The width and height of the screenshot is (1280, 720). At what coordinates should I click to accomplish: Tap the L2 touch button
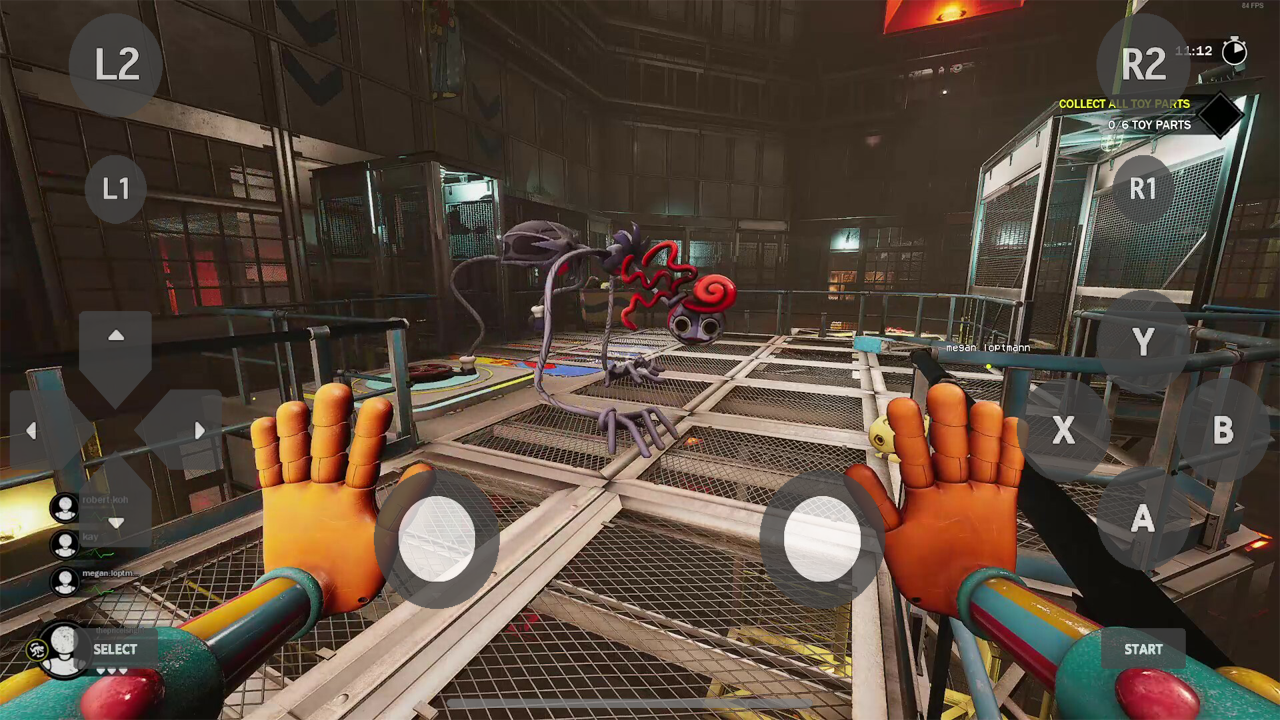pos(116,65)
